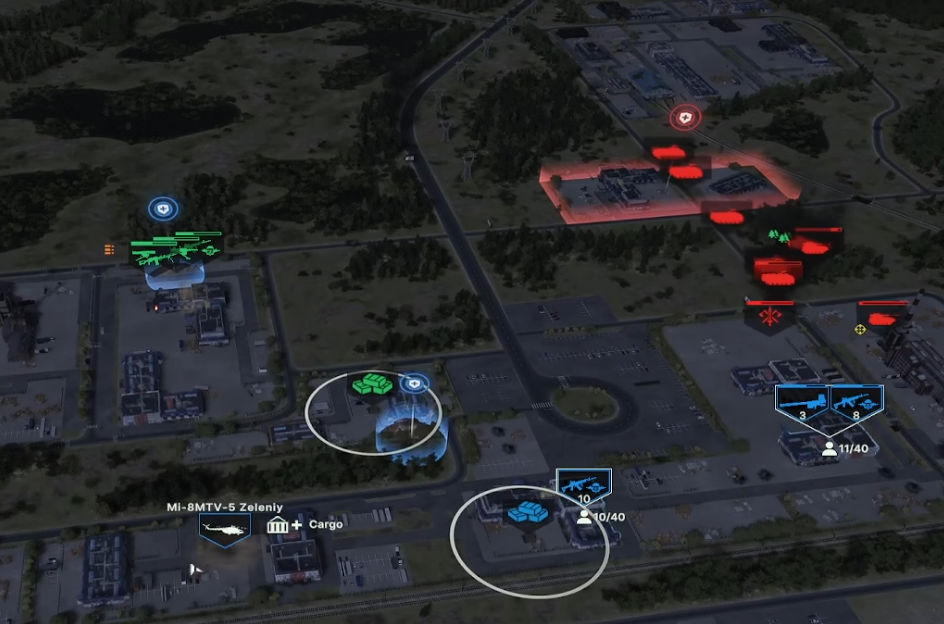
Task: Select the green supply crates marker
Action: coord(371,383)
